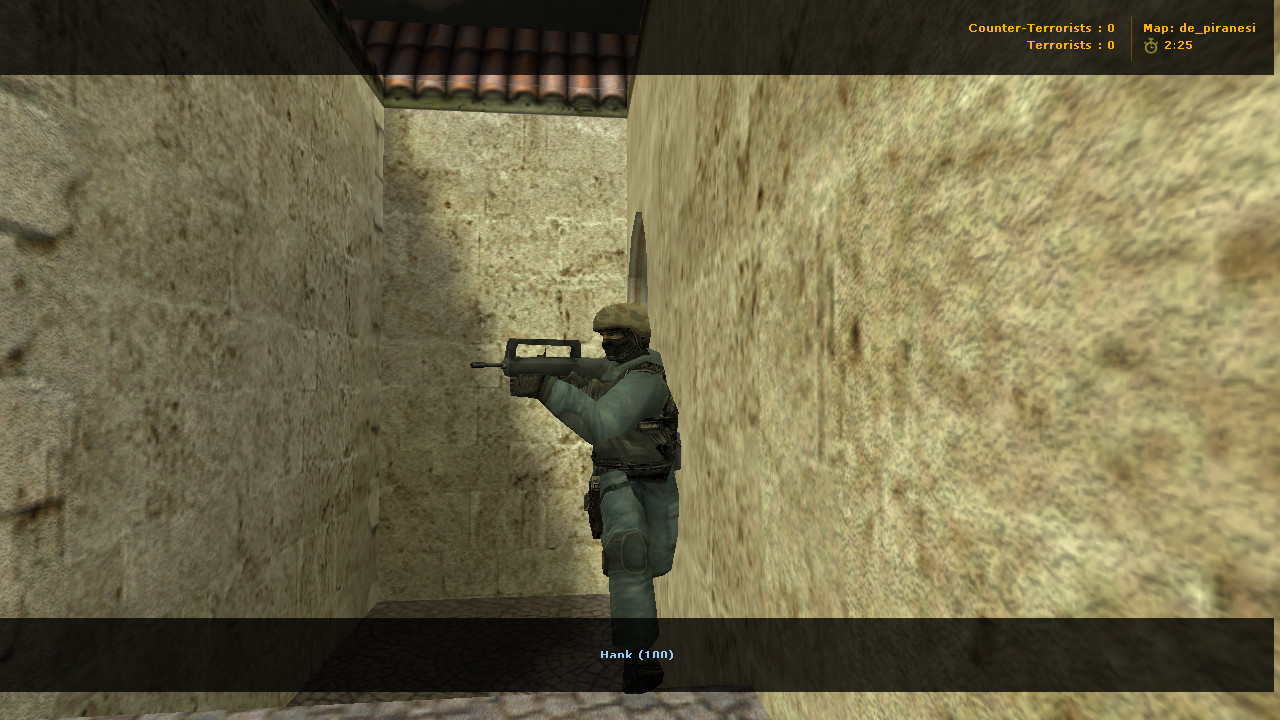Switch to the Terrorists team entry
Viewport: 1280px width, 720px height.
(x=1070, y=44)
